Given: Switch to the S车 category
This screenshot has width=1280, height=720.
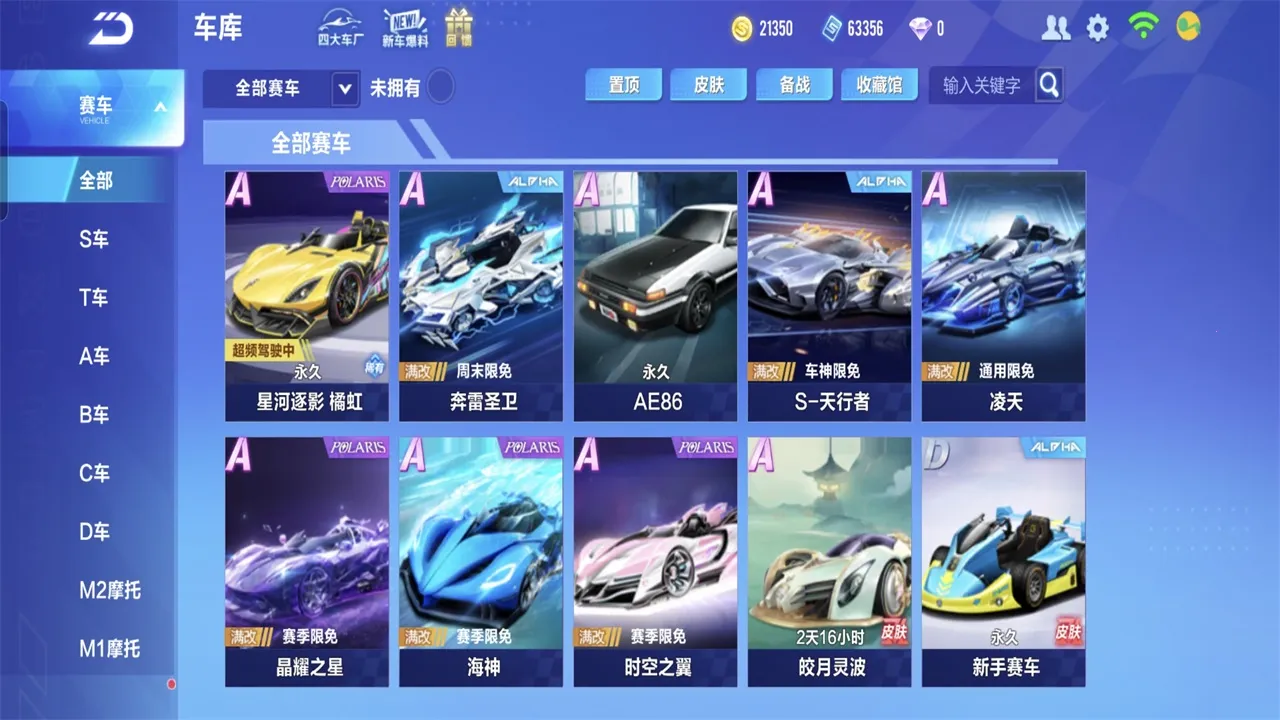Looking at the screenshot, I should (x=94, y=239).
